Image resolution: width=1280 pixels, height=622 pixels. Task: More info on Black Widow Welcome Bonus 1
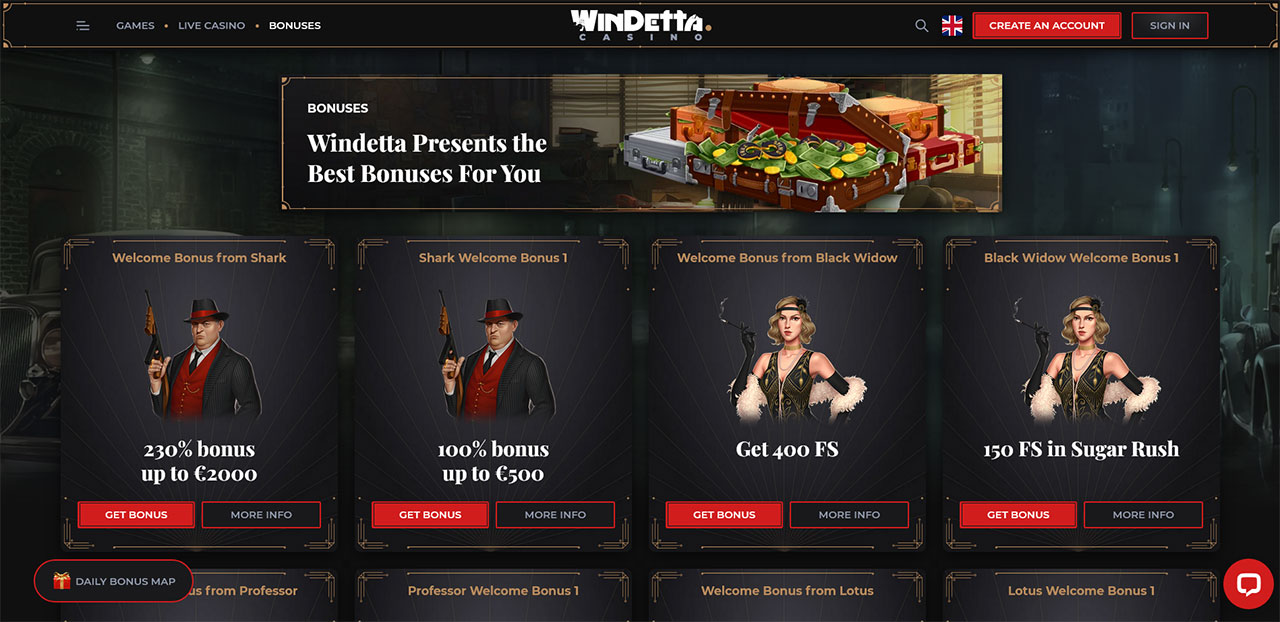pos(1143,515)
